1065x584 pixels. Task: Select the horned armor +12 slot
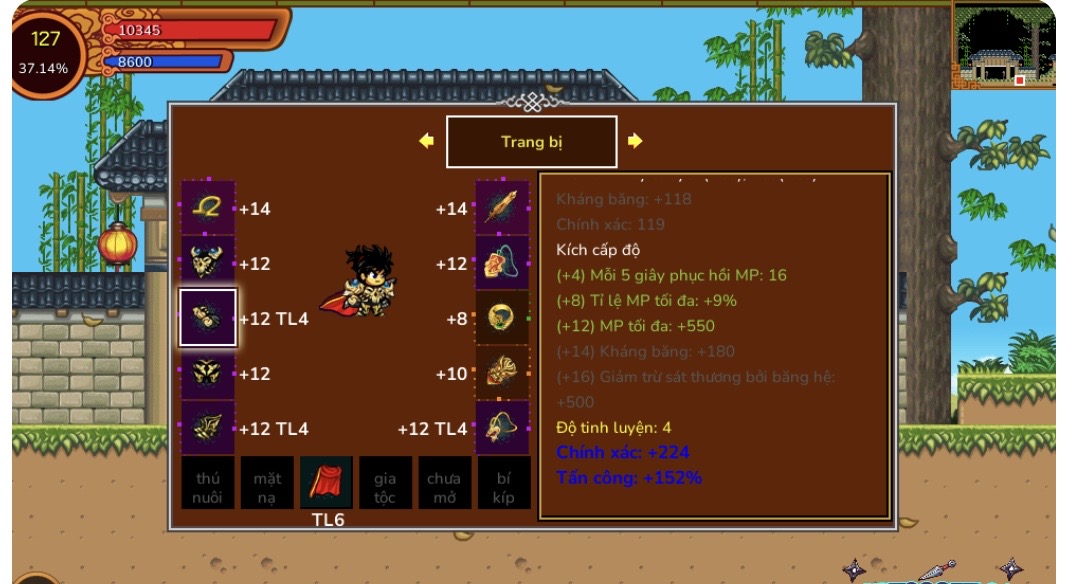pyautogui.click(x=208, y=263)
